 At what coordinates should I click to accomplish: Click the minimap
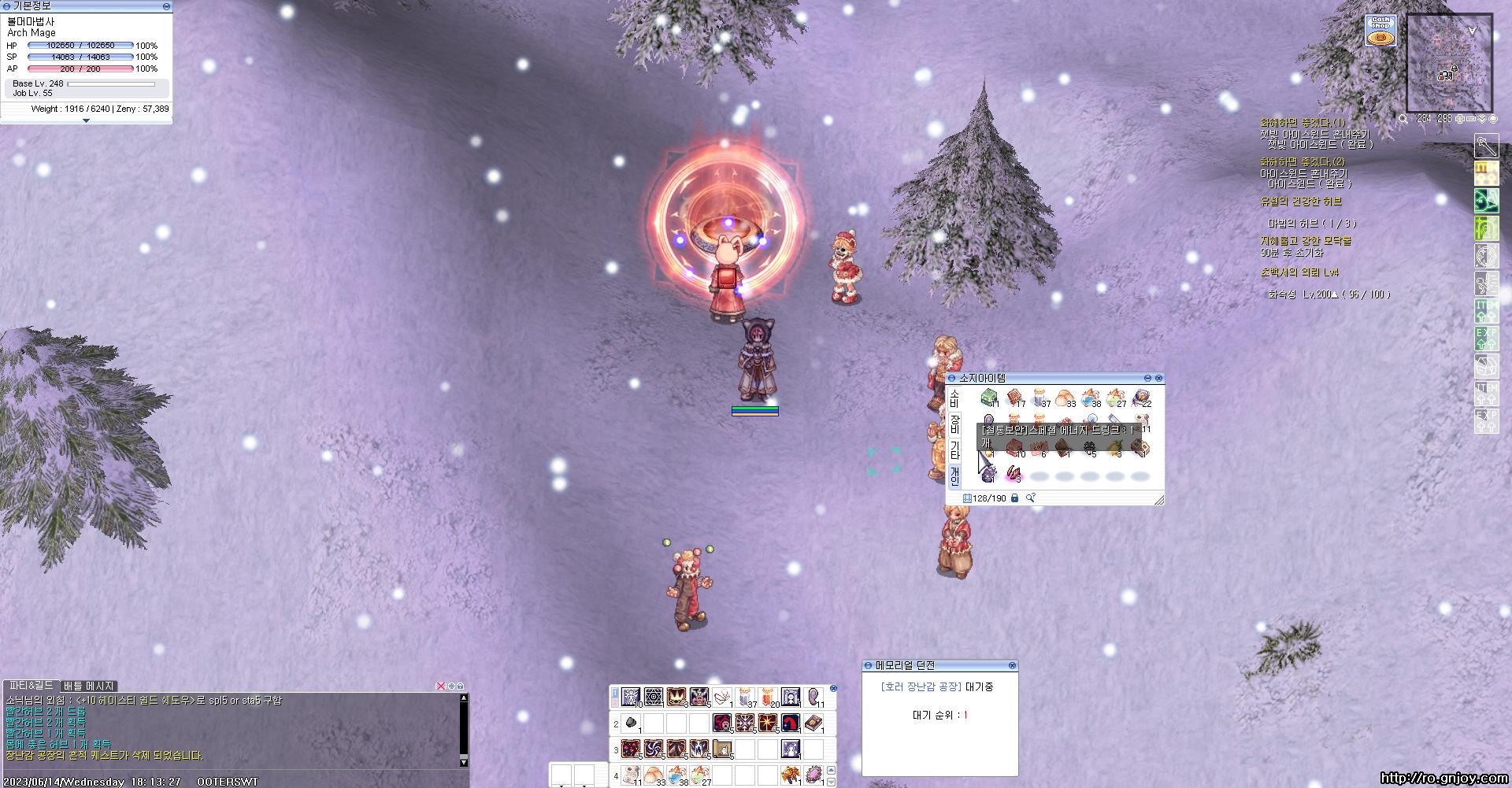(1449, 63)
